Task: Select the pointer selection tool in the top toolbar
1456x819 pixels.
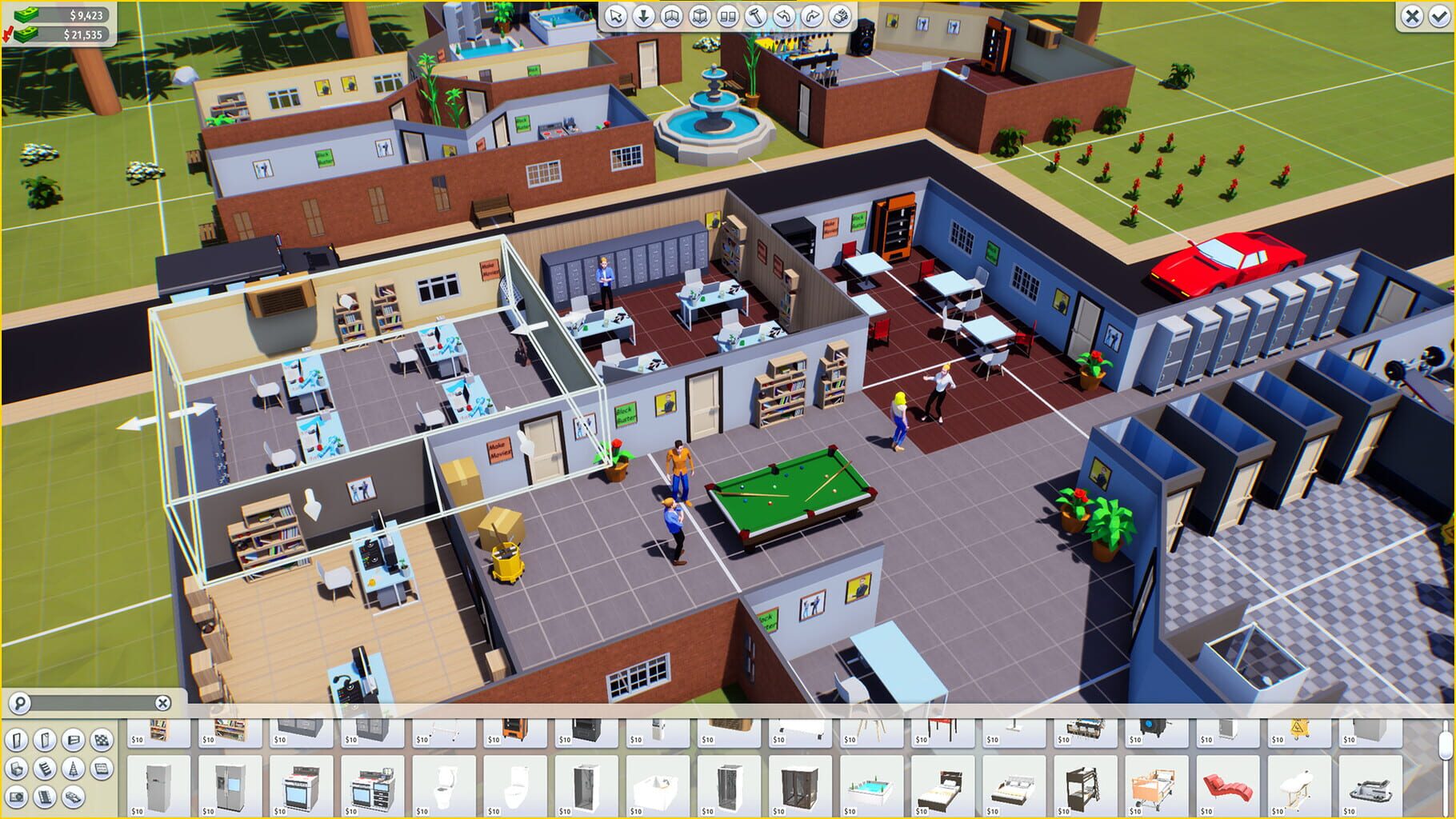Action: (615, 16)
